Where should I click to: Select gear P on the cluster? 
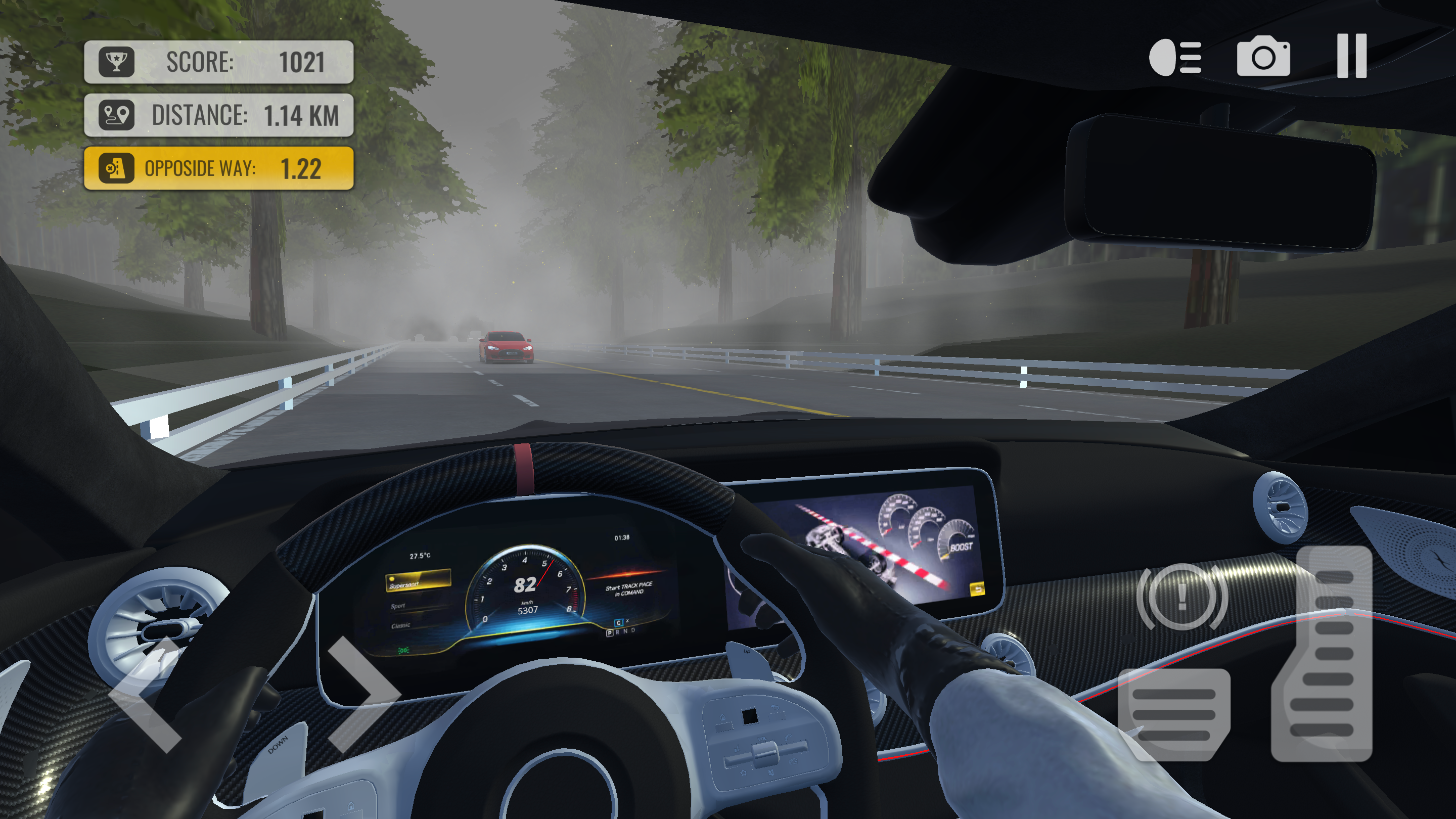point(610,634)
